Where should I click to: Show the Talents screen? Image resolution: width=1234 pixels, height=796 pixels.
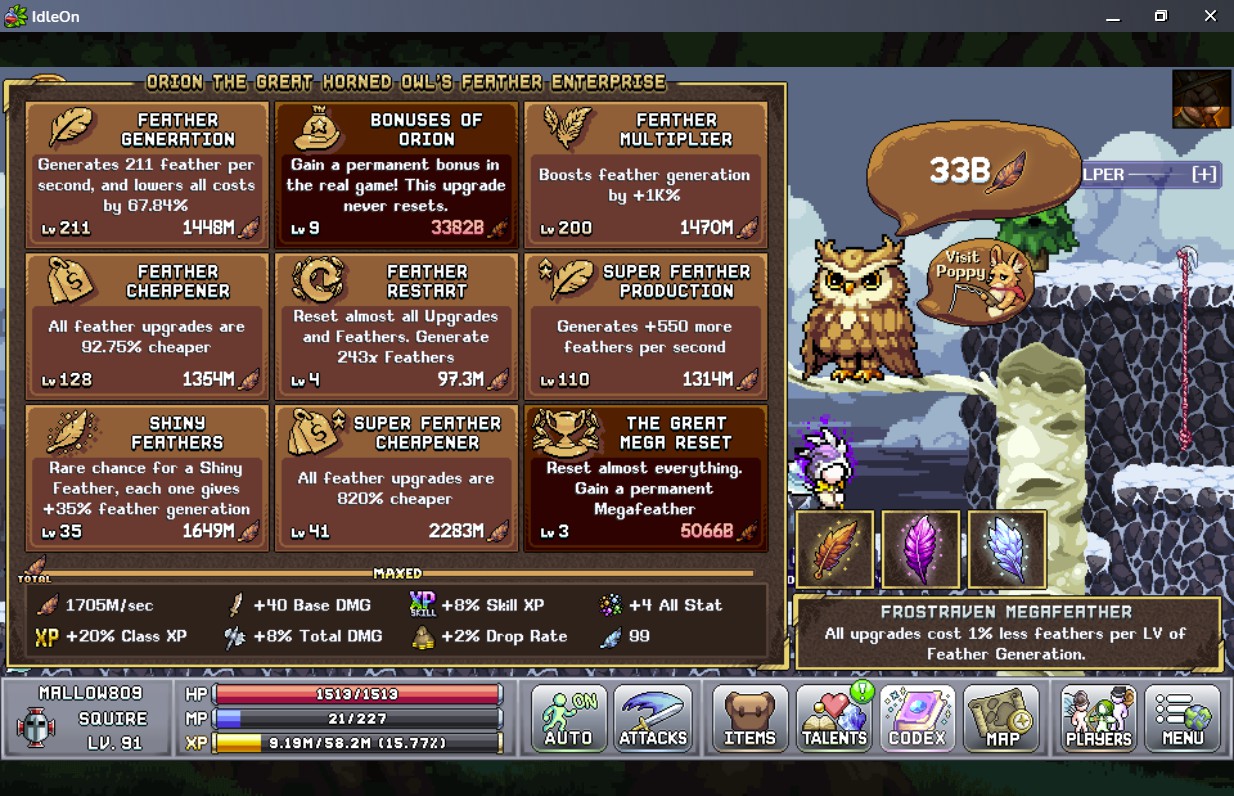(834, 719)
